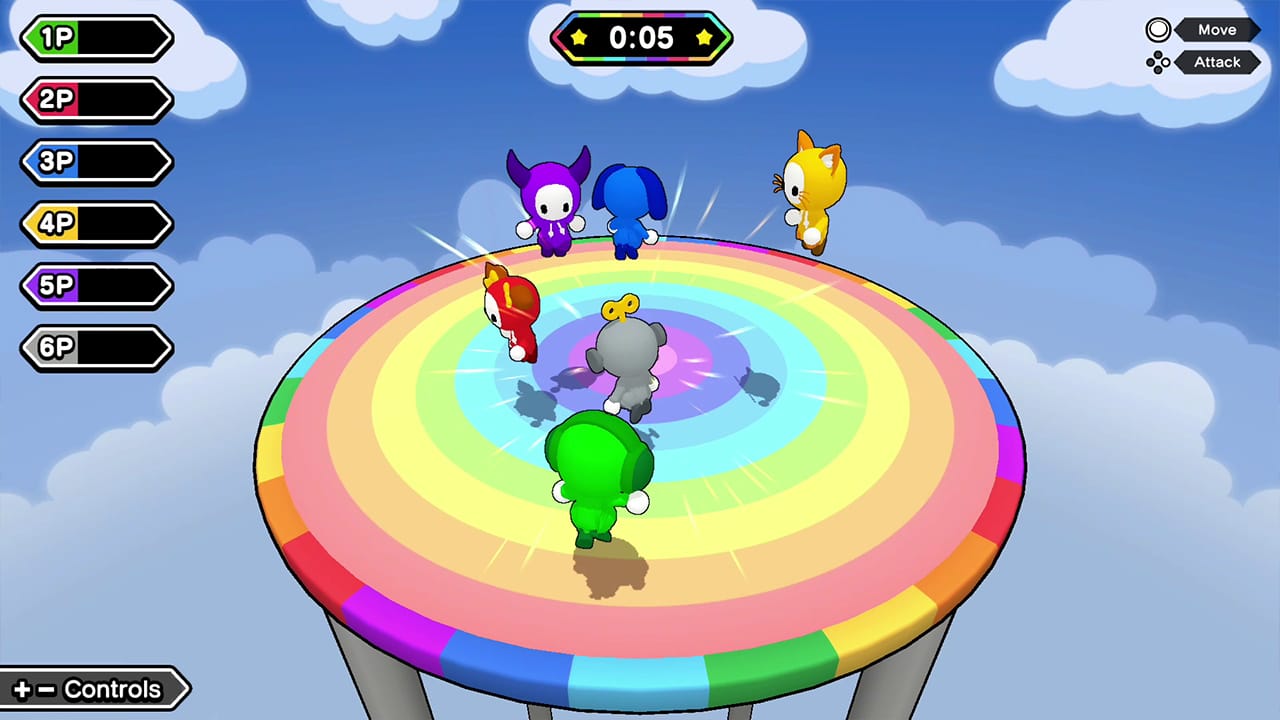Click the Controls button at bottom left
Screen dimensions: 1280x720
95,689
